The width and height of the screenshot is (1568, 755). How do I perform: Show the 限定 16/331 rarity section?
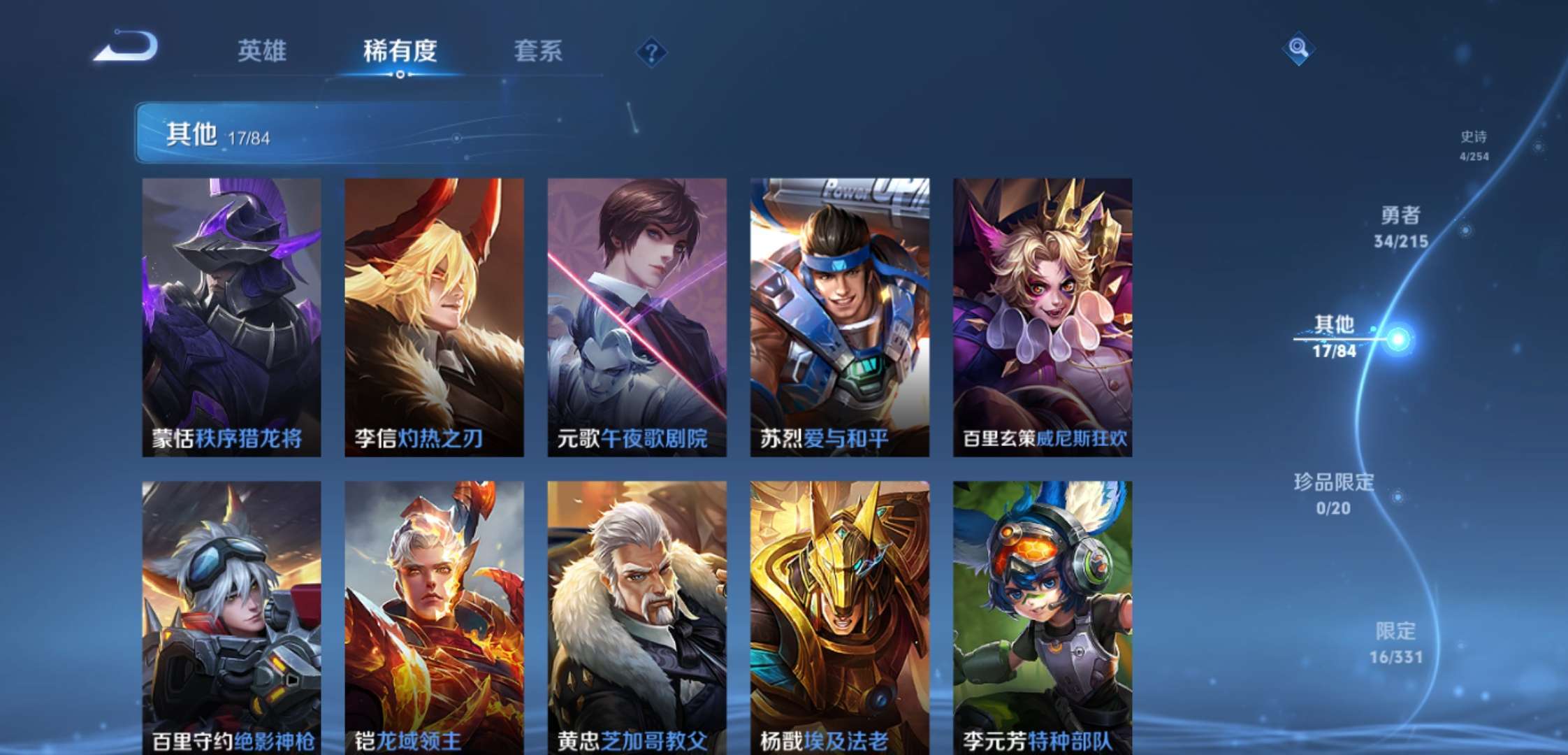click(1395, 642)
